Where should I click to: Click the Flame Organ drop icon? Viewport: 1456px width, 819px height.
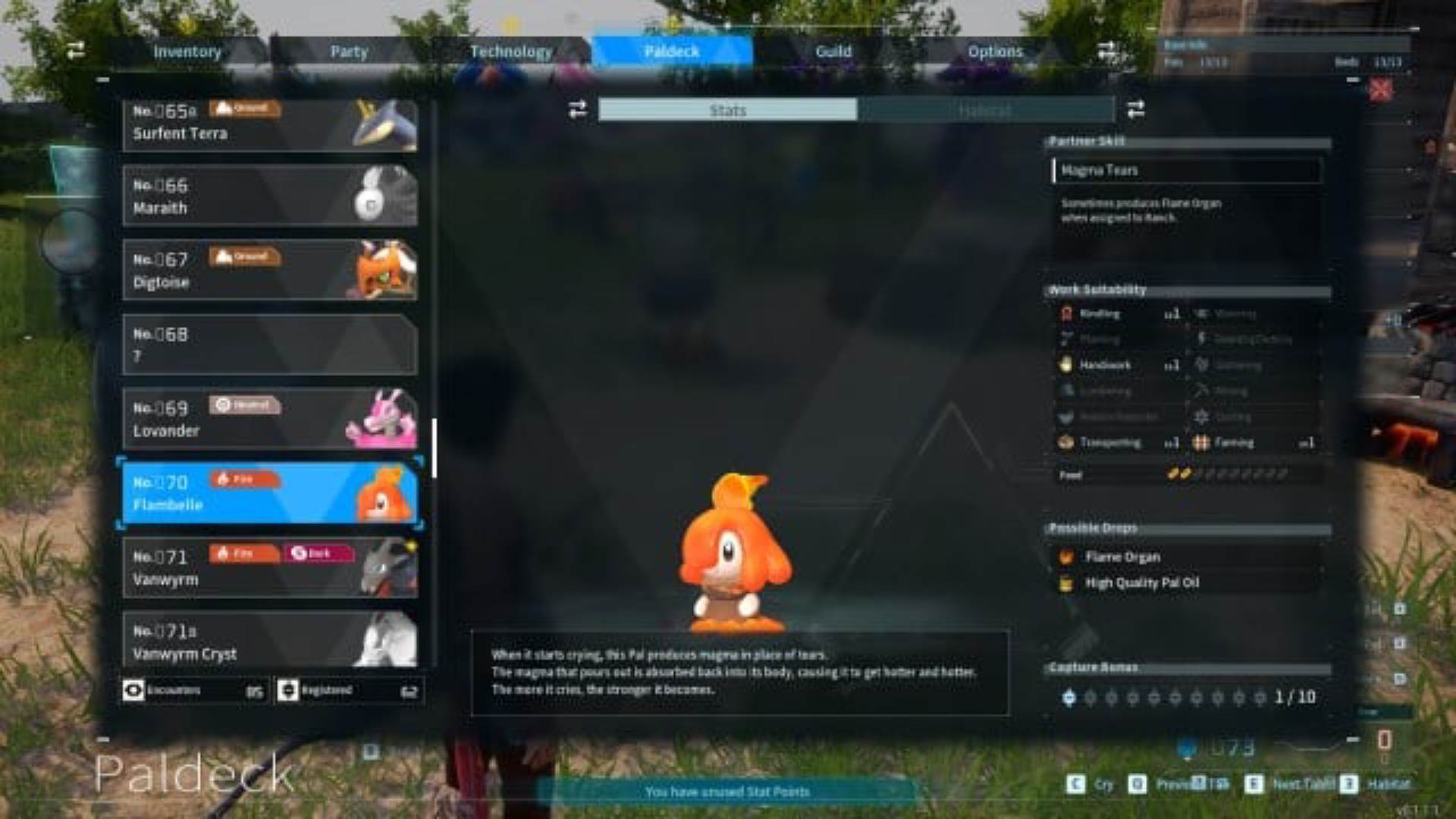coord(1067,556)
